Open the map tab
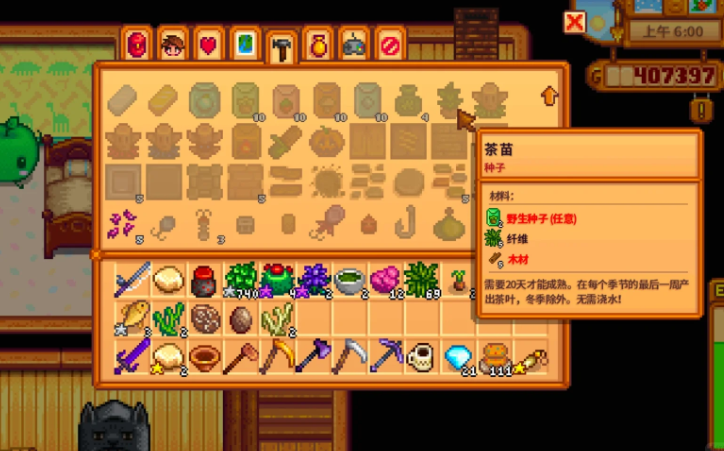The width and height of the screenshot is (724, 451). (245, 45)
